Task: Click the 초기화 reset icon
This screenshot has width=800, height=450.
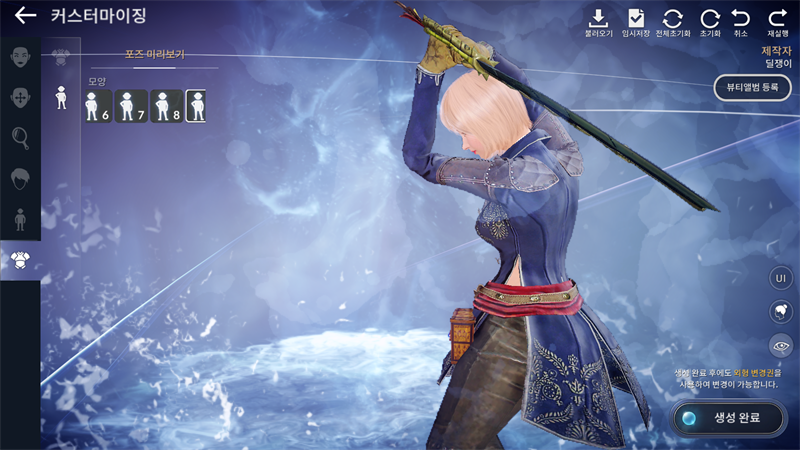Action: point(710,23)
